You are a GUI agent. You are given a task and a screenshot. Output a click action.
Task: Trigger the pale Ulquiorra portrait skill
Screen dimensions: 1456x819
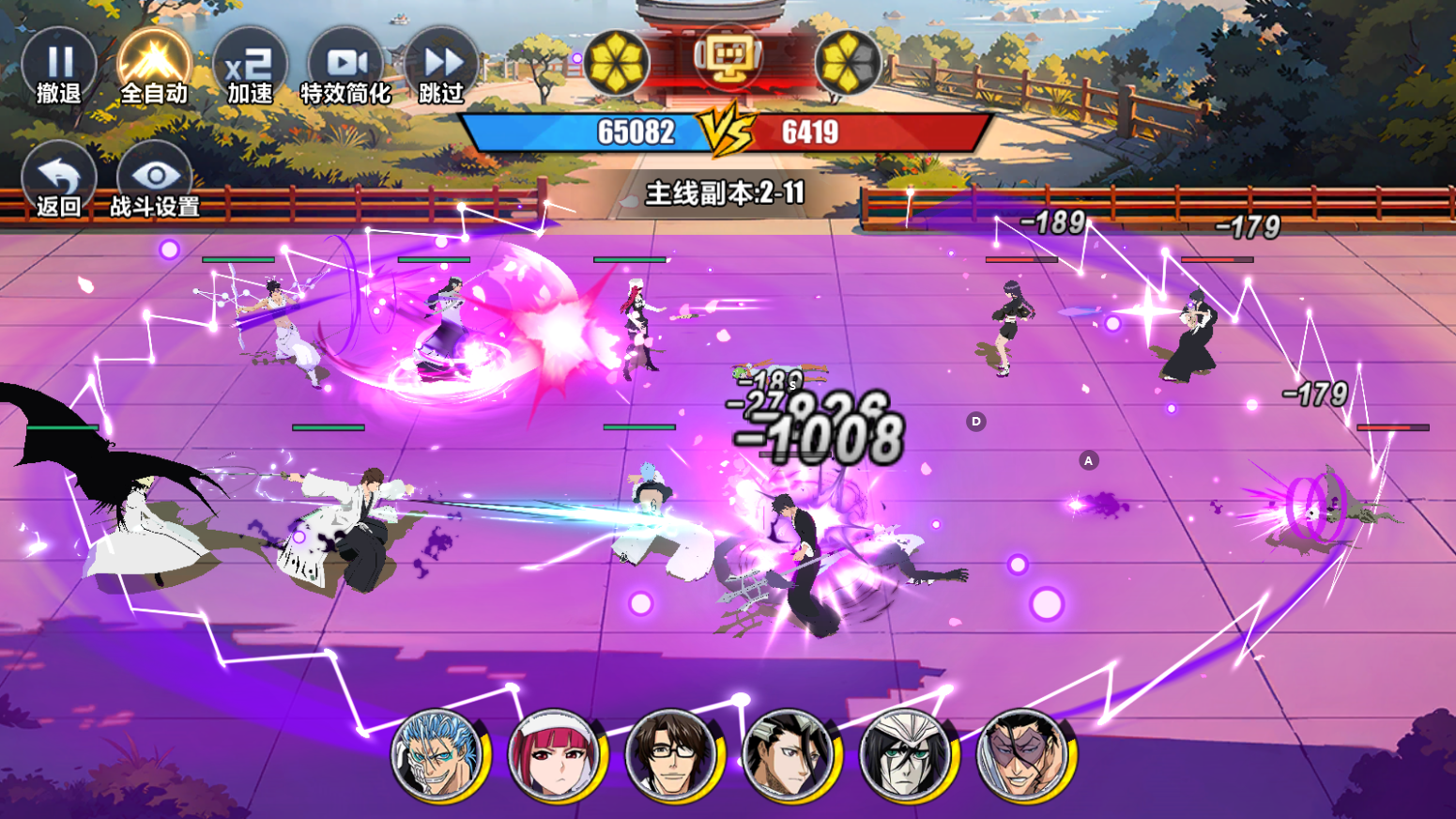(x=906, y=754)
